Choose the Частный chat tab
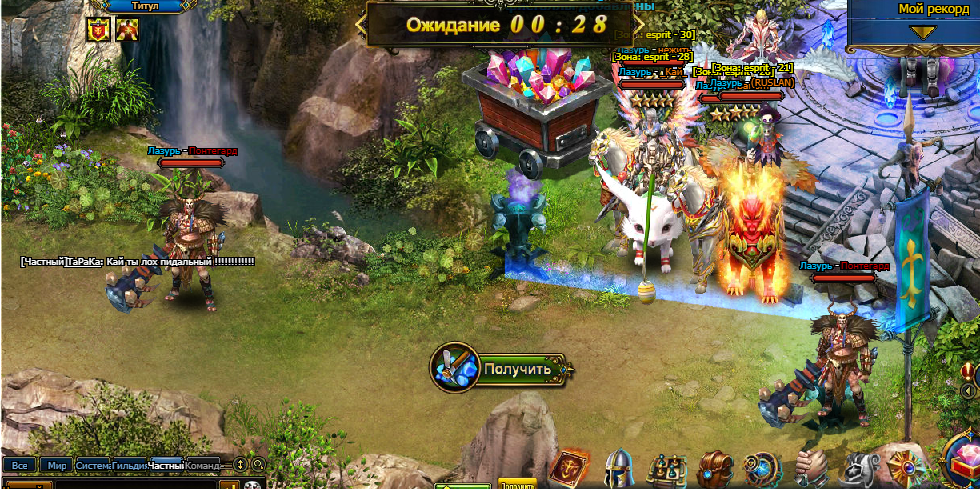Image resolution: width=980 pixels, height=489 pixels. point(166,465)
